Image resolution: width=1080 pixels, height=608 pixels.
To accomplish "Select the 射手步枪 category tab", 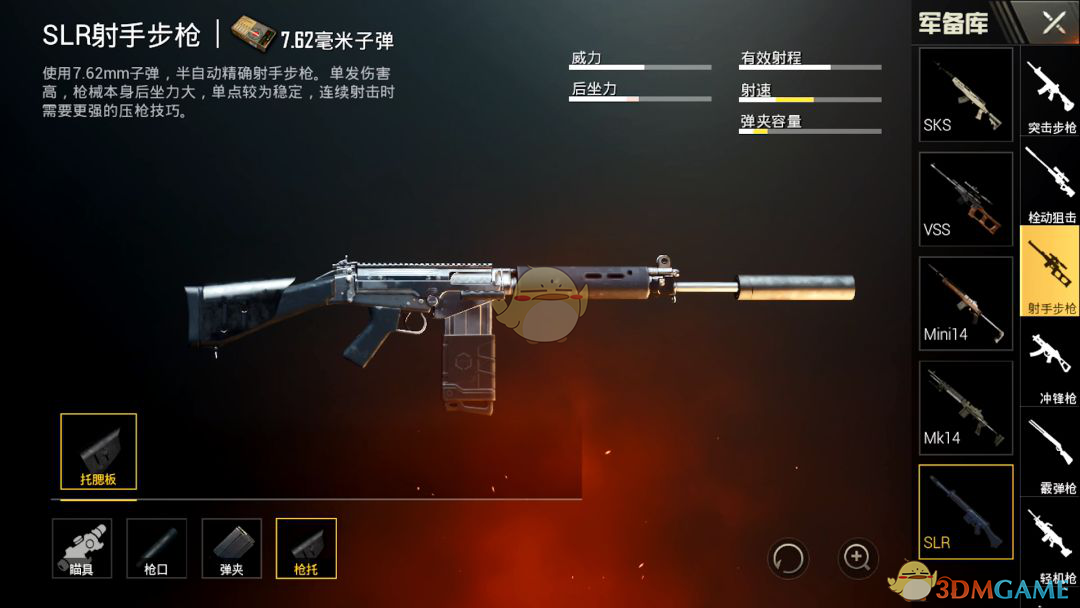I will coord(1051,271).
